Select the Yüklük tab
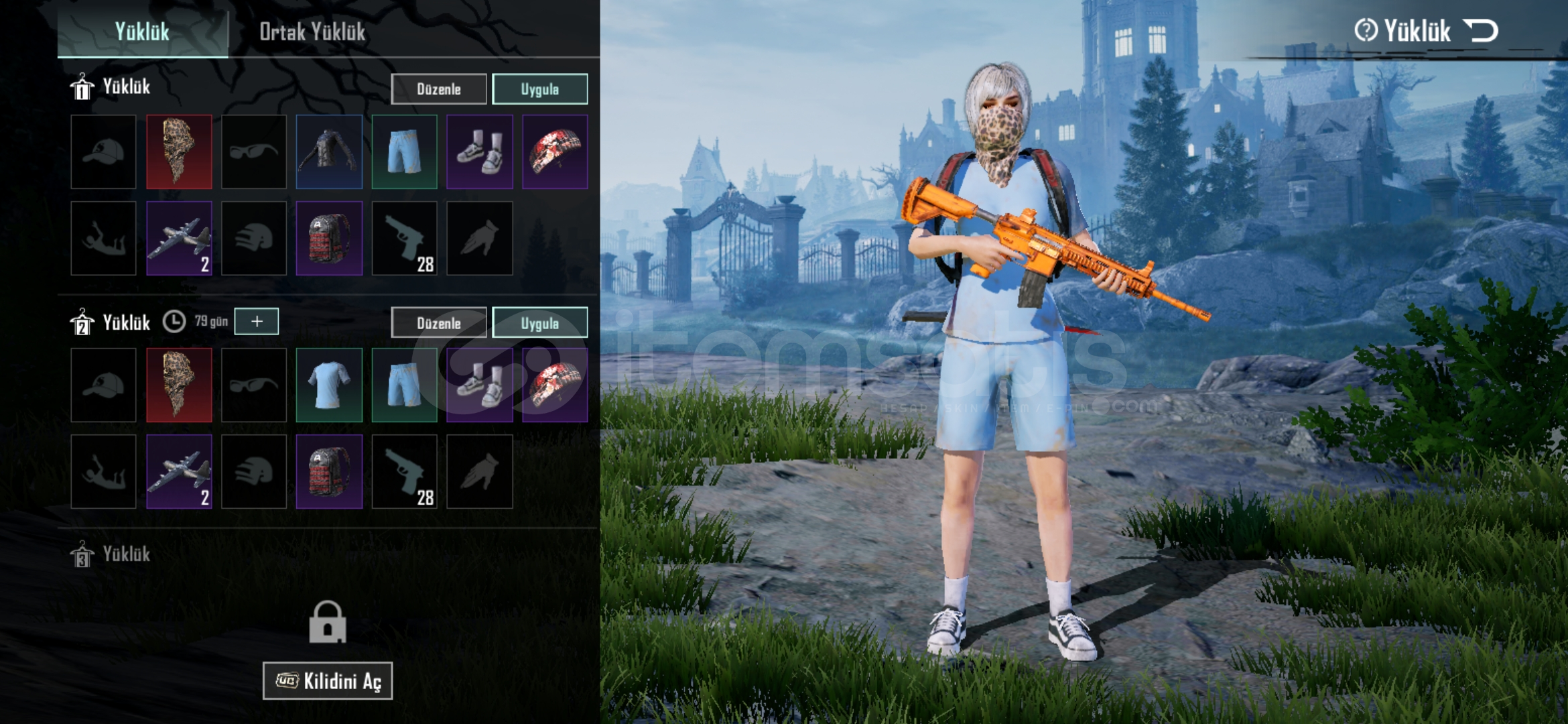The width and height of the screenshot is (1568, 724). (142, 32)
